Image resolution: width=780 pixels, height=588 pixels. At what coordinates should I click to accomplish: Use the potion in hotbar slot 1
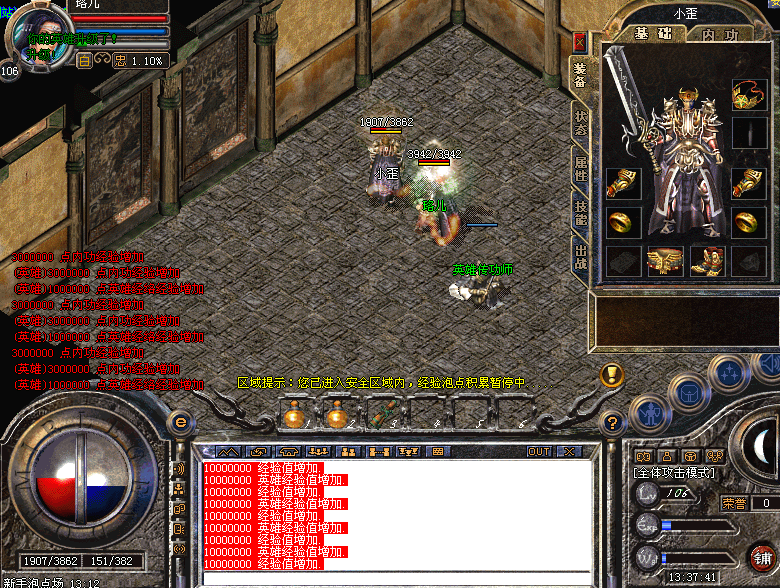(x=295, y=413)
